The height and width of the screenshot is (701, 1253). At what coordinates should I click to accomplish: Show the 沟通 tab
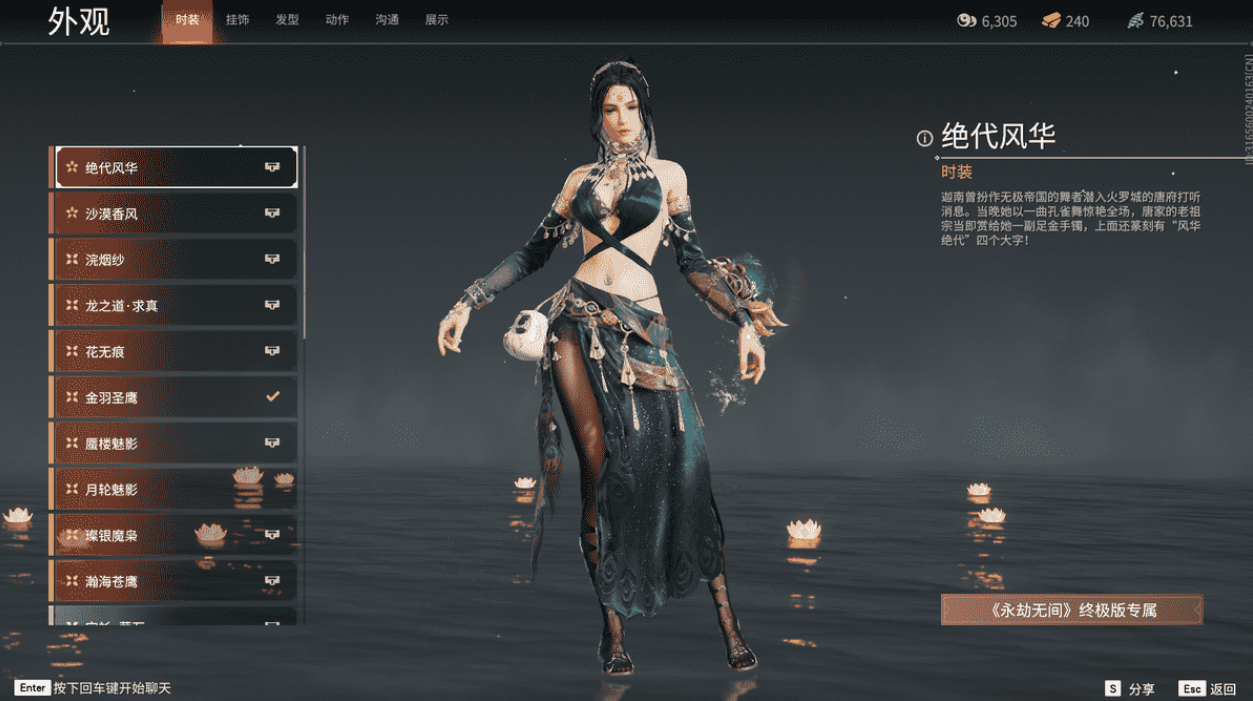[387, 20]
